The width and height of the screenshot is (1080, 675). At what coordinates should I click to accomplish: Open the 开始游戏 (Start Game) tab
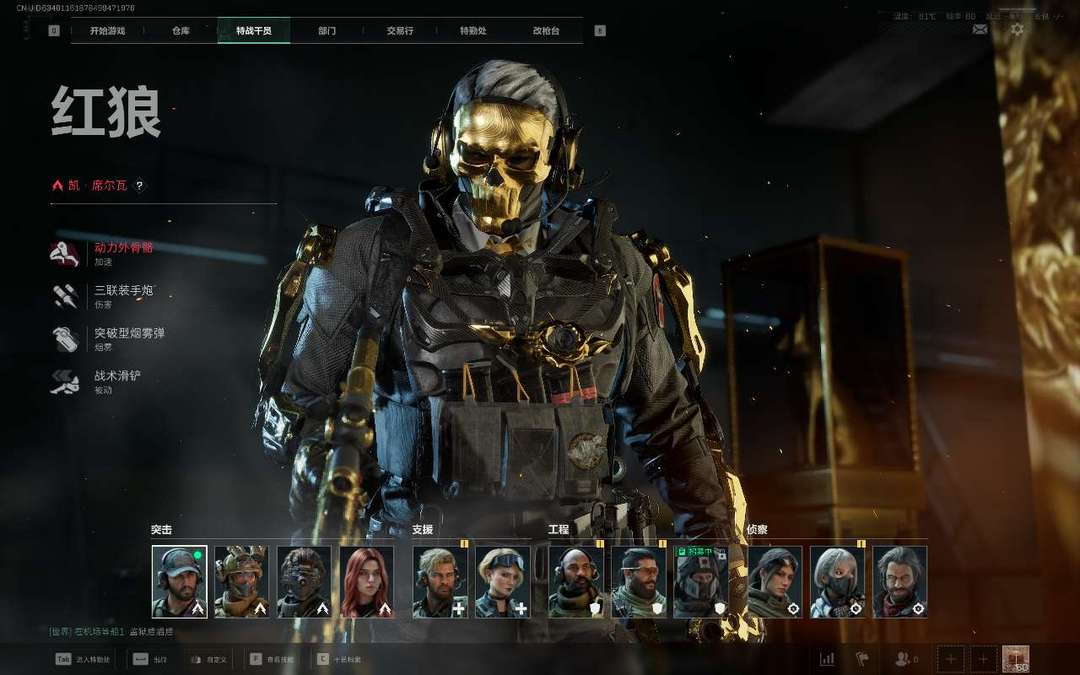tap(107, 31)
